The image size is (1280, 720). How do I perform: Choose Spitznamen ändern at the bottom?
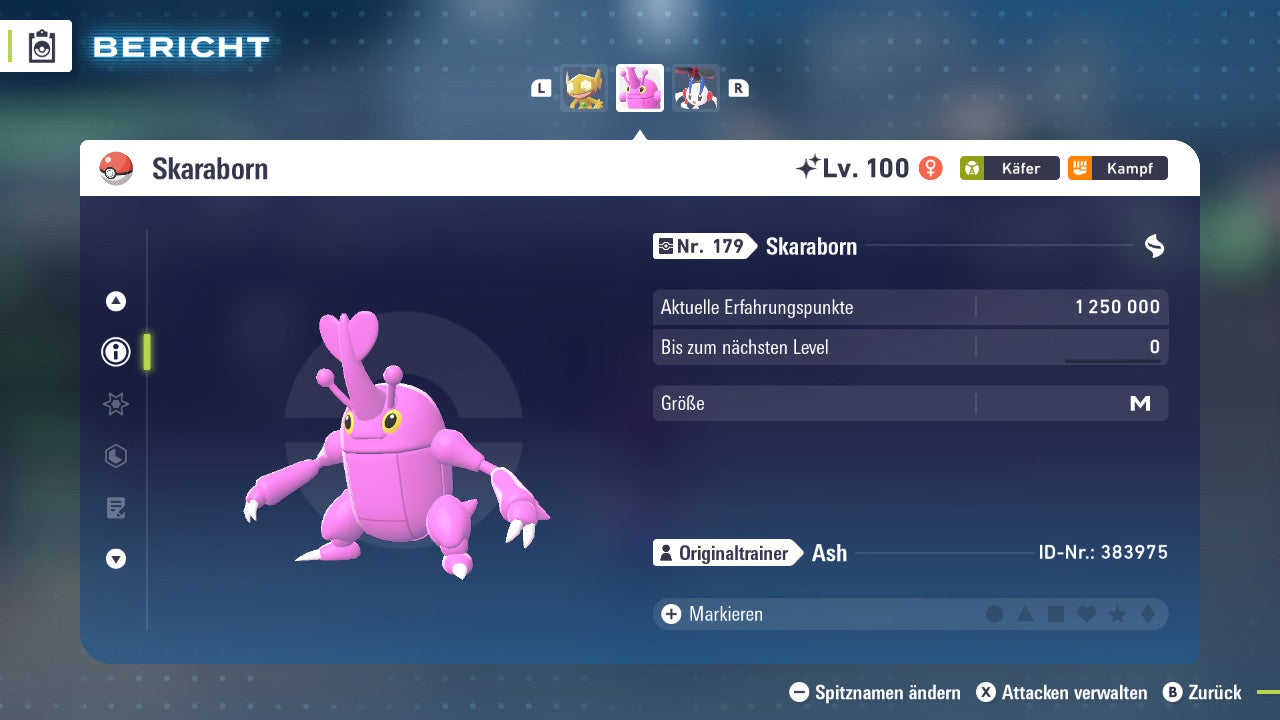pyautogui.click(x=878, y=692)
